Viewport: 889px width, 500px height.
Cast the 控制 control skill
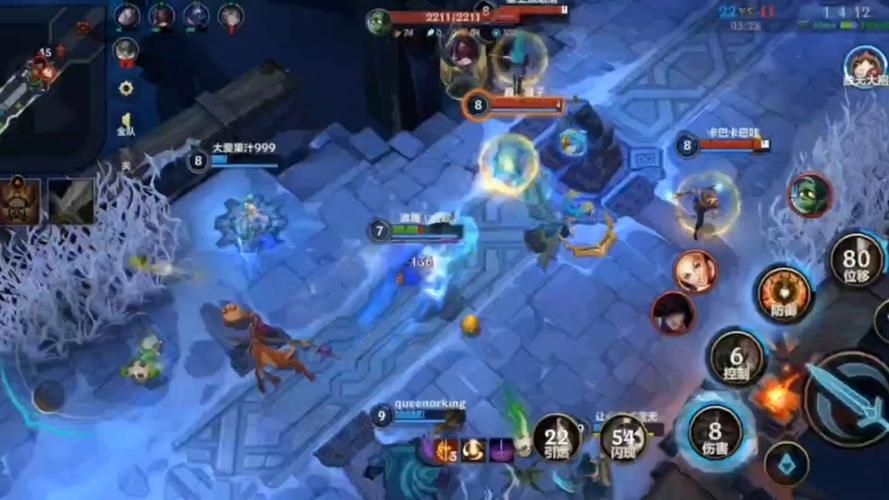tap(737, 357)
